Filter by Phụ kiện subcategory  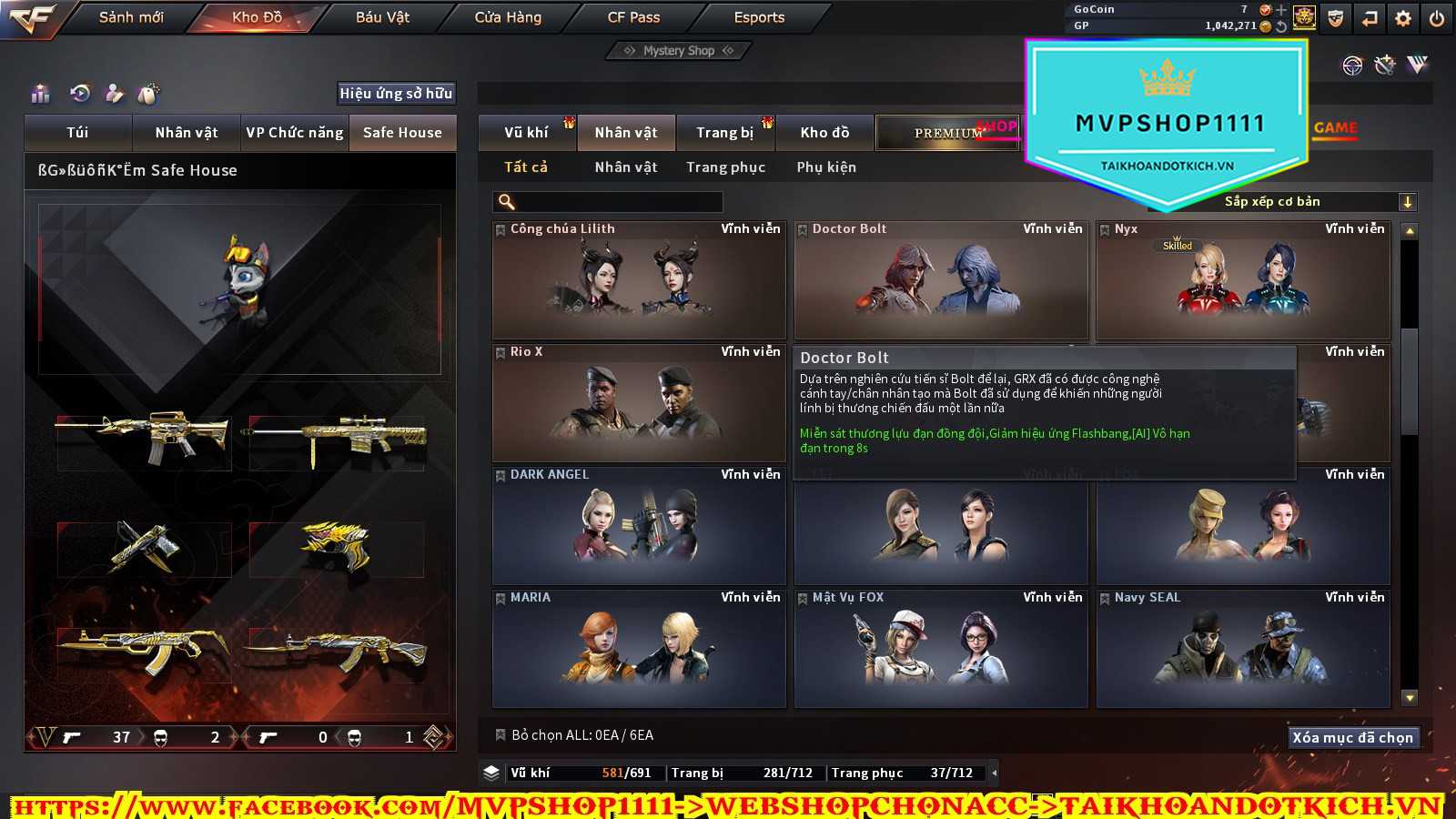click(826, 167)
